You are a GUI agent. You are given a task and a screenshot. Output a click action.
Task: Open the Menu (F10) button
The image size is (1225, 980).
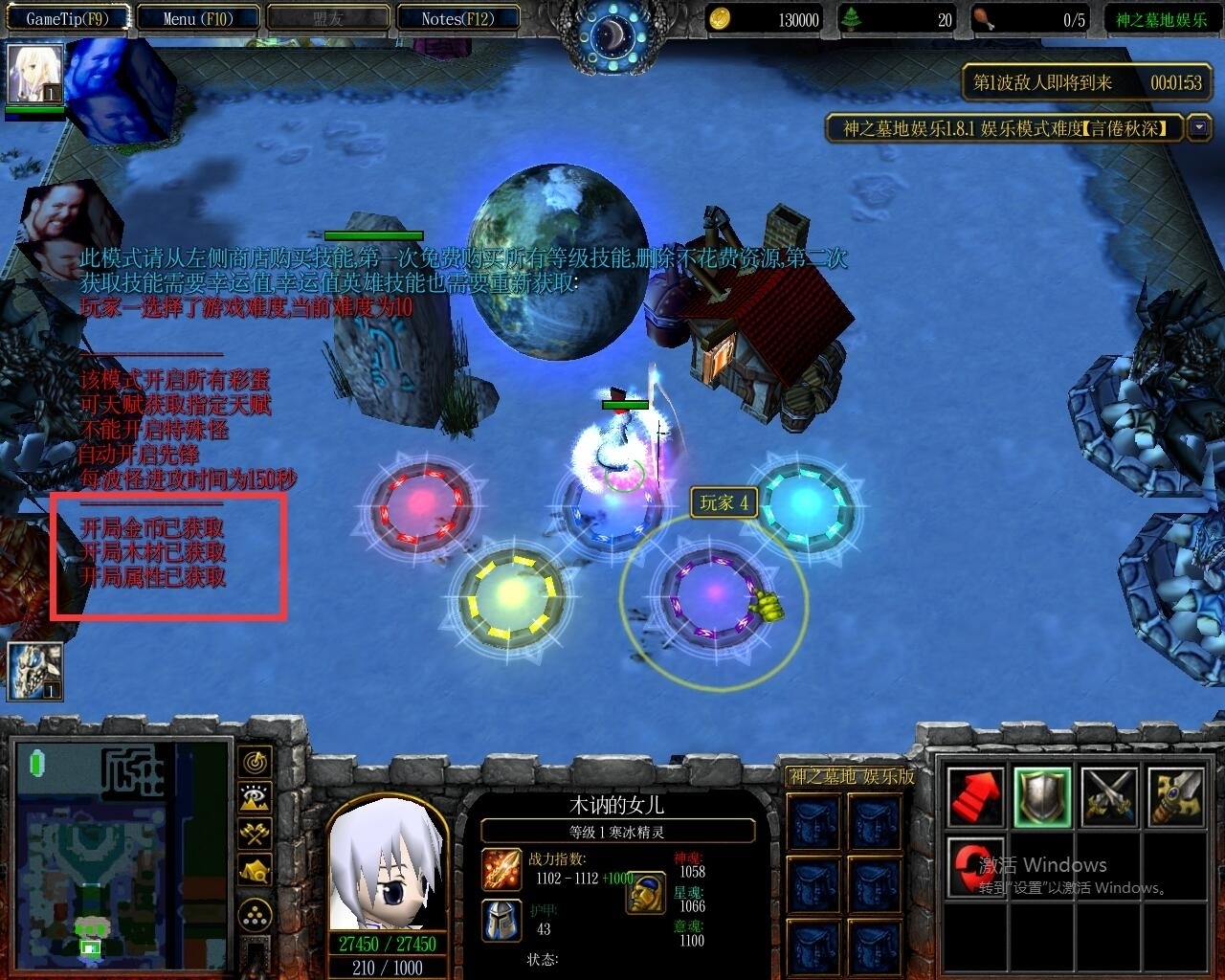[198, 18]
